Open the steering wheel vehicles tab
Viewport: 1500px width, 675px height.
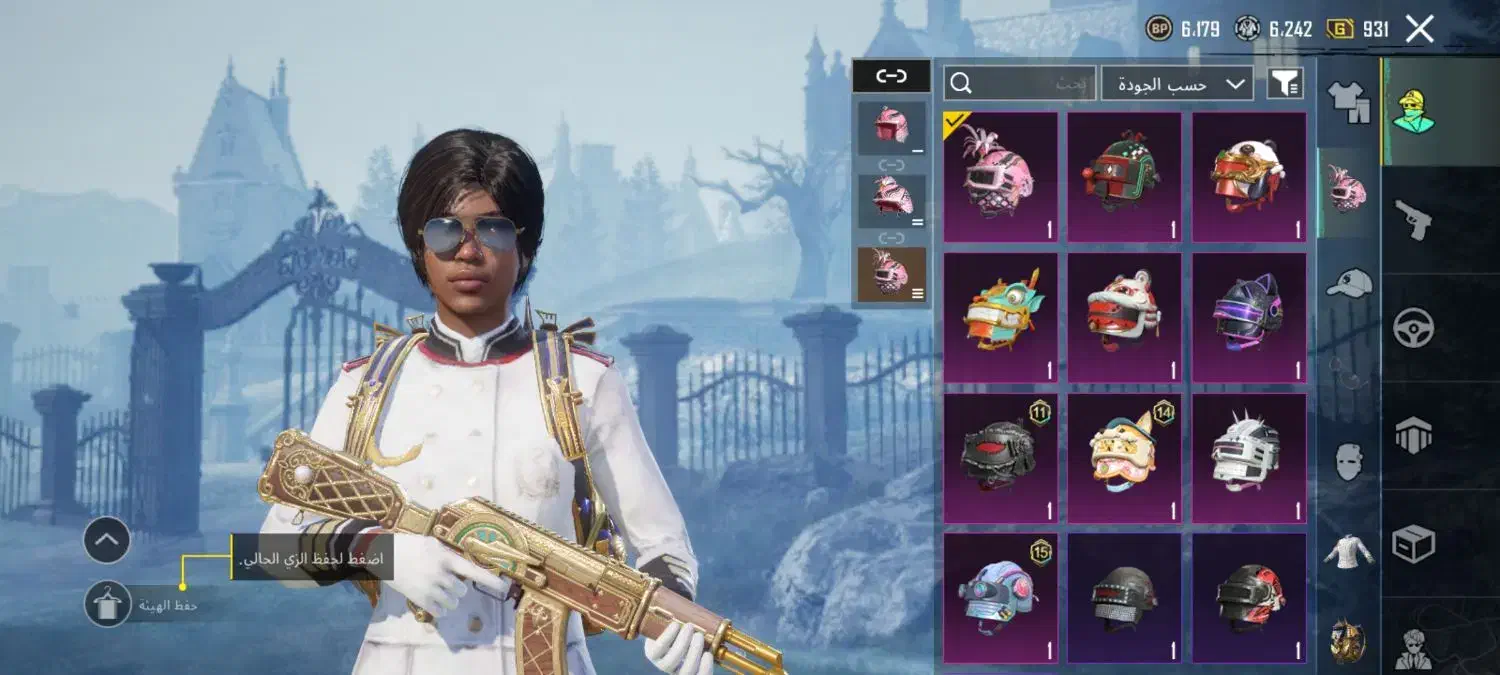click(1414, 327)
